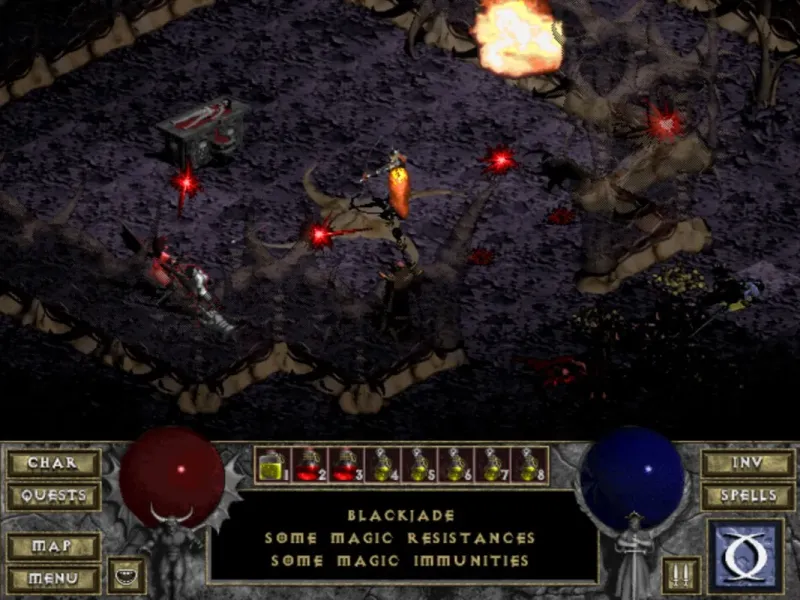Viewport: 800px width, 600px height.
Task: Open the QUESTS log
Action: [52, 495]
